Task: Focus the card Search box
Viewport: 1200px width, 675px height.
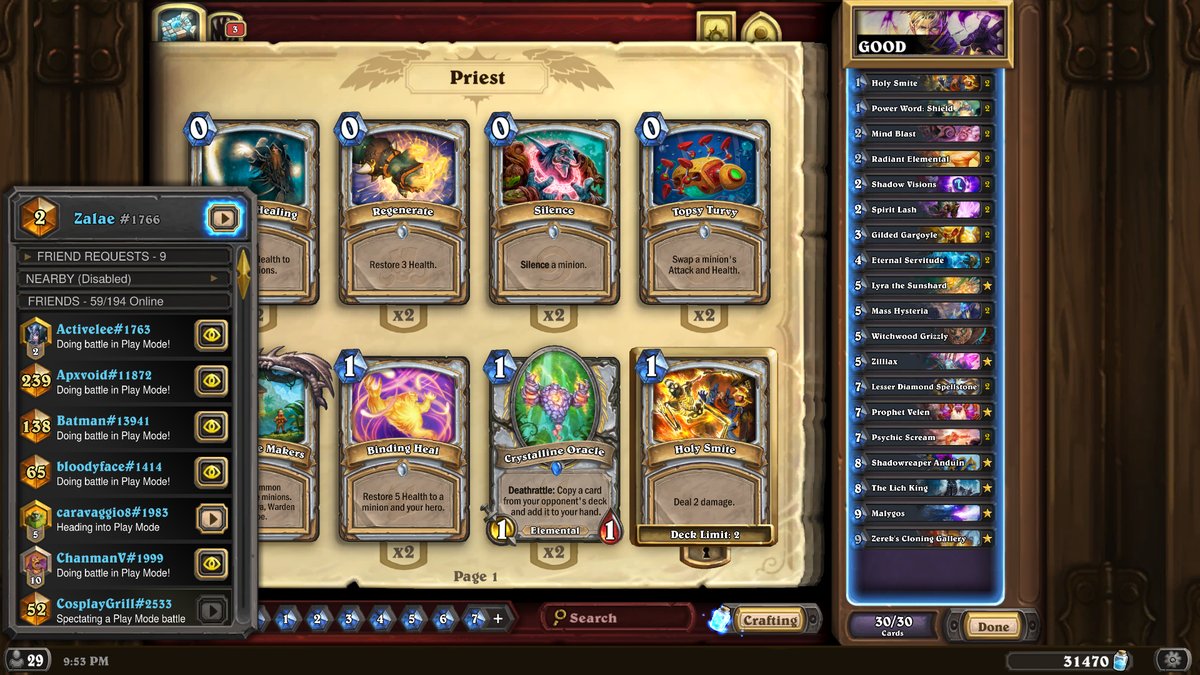Action: 620,618
